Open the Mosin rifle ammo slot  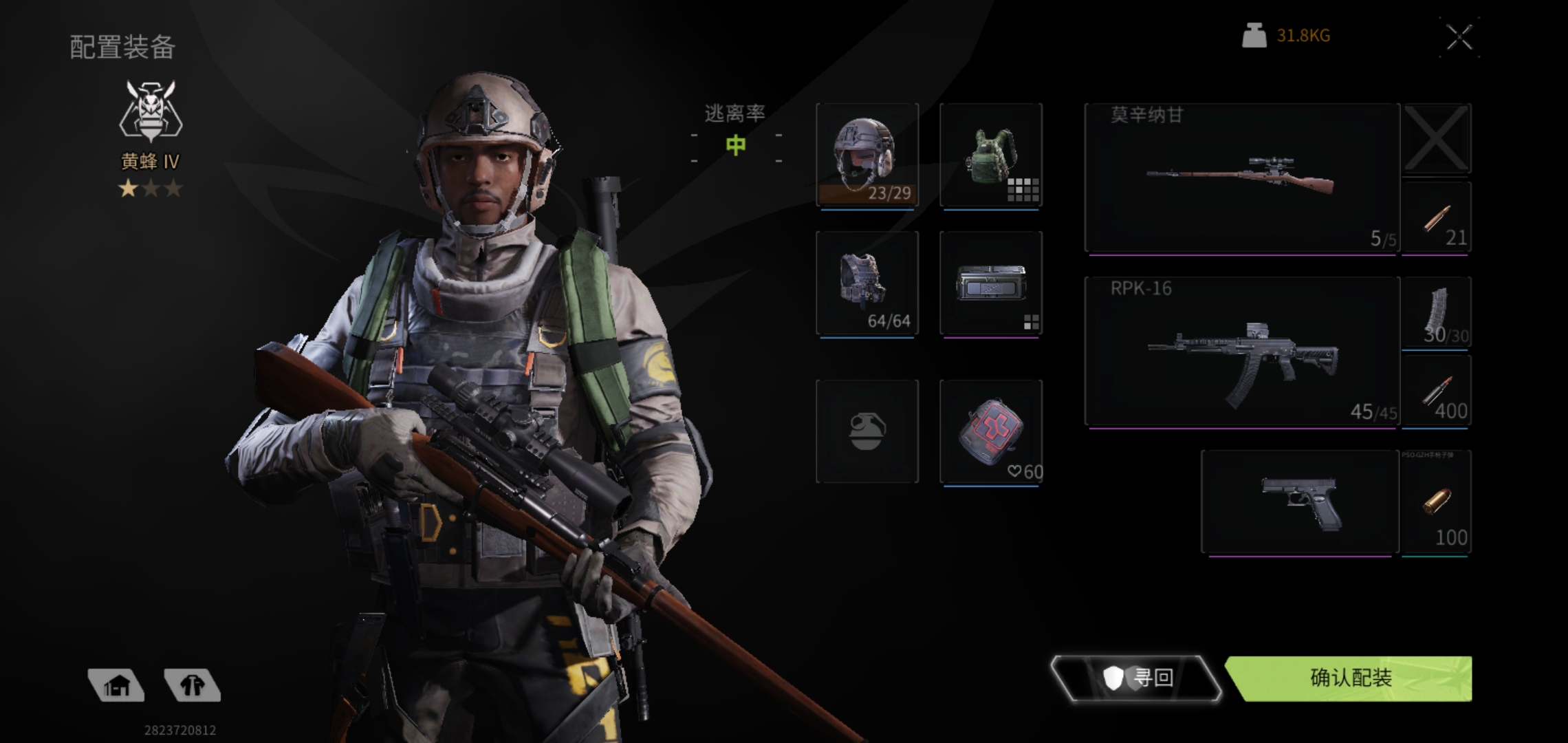coord(1436,217)
